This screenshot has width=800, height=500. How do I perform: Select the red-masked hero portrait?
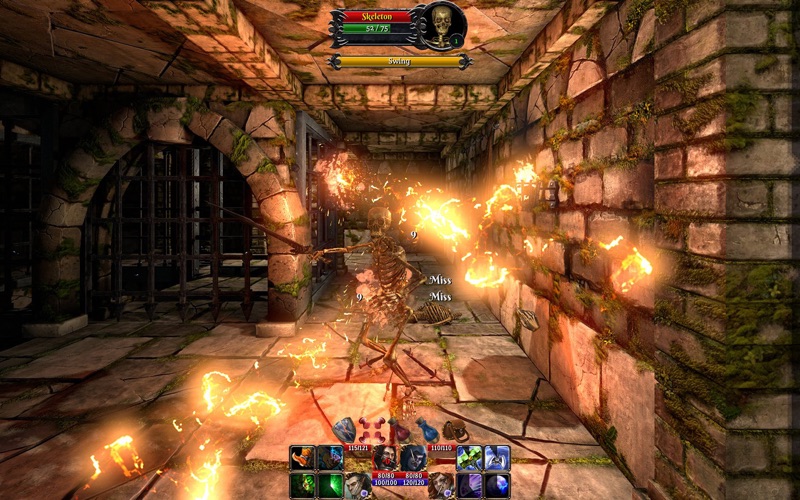[x=386, y=456]
